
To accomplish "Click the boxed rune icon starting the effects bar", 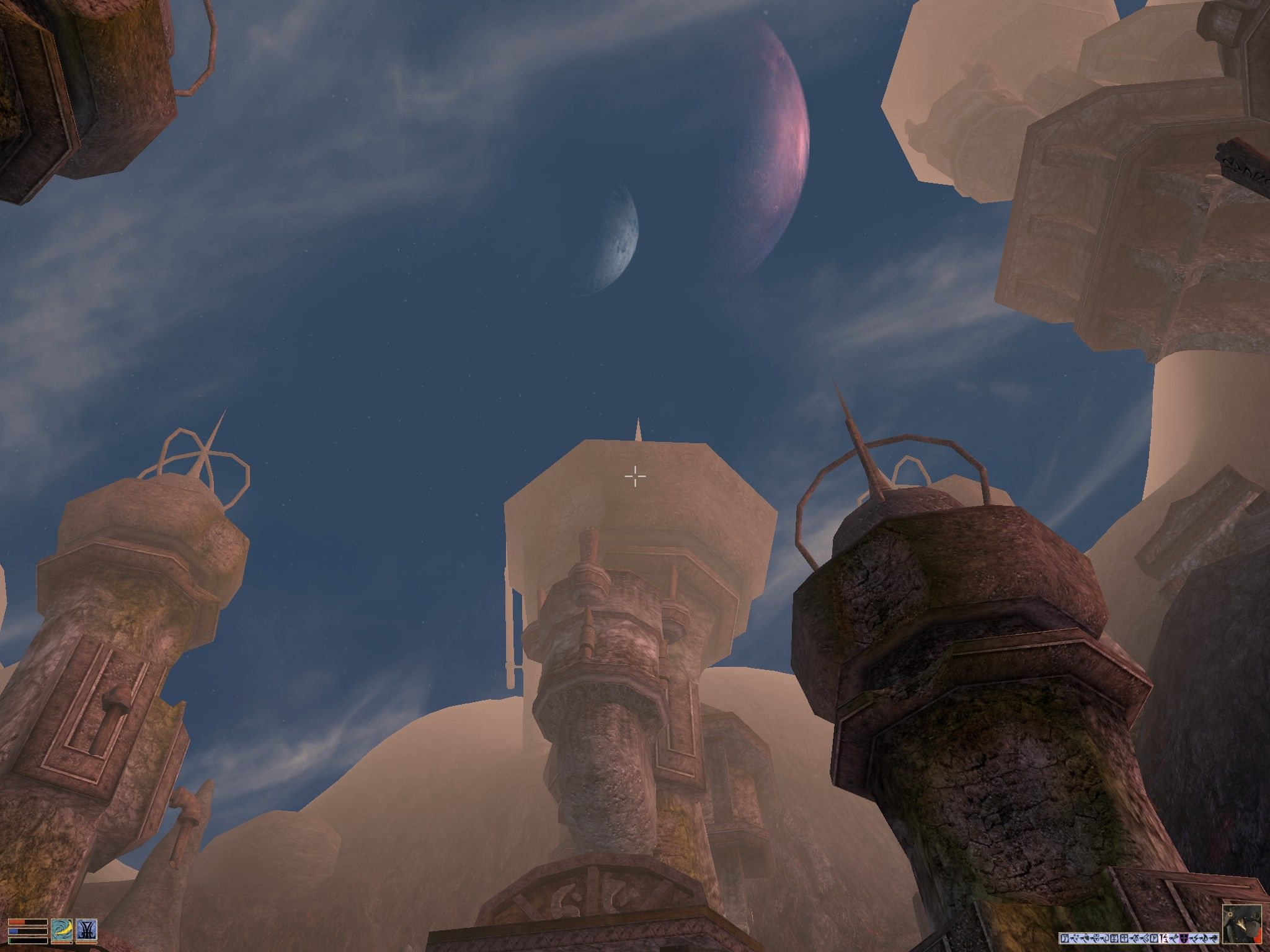I will 1065,938.
